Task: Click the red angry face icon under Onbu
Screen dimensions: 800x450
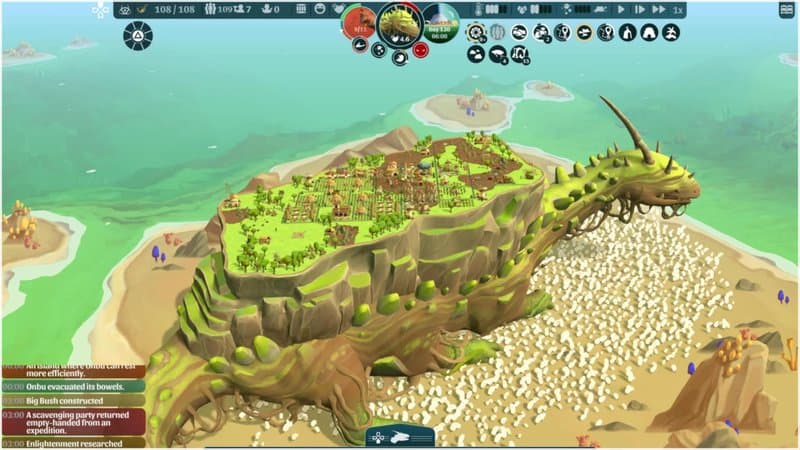Action: 420,50
